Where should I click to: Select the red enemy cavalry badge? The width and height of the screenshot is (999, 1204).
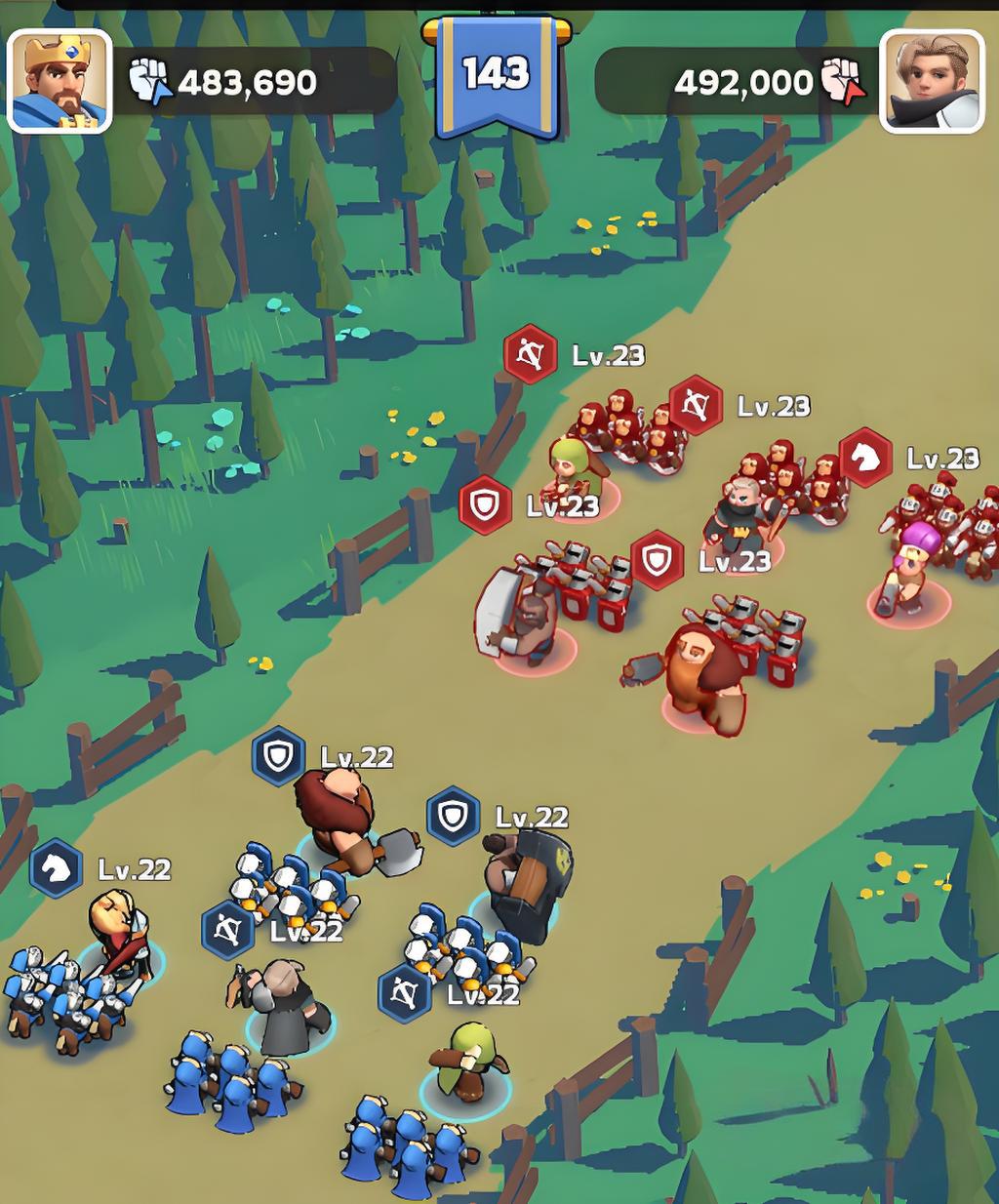(865, 457)
